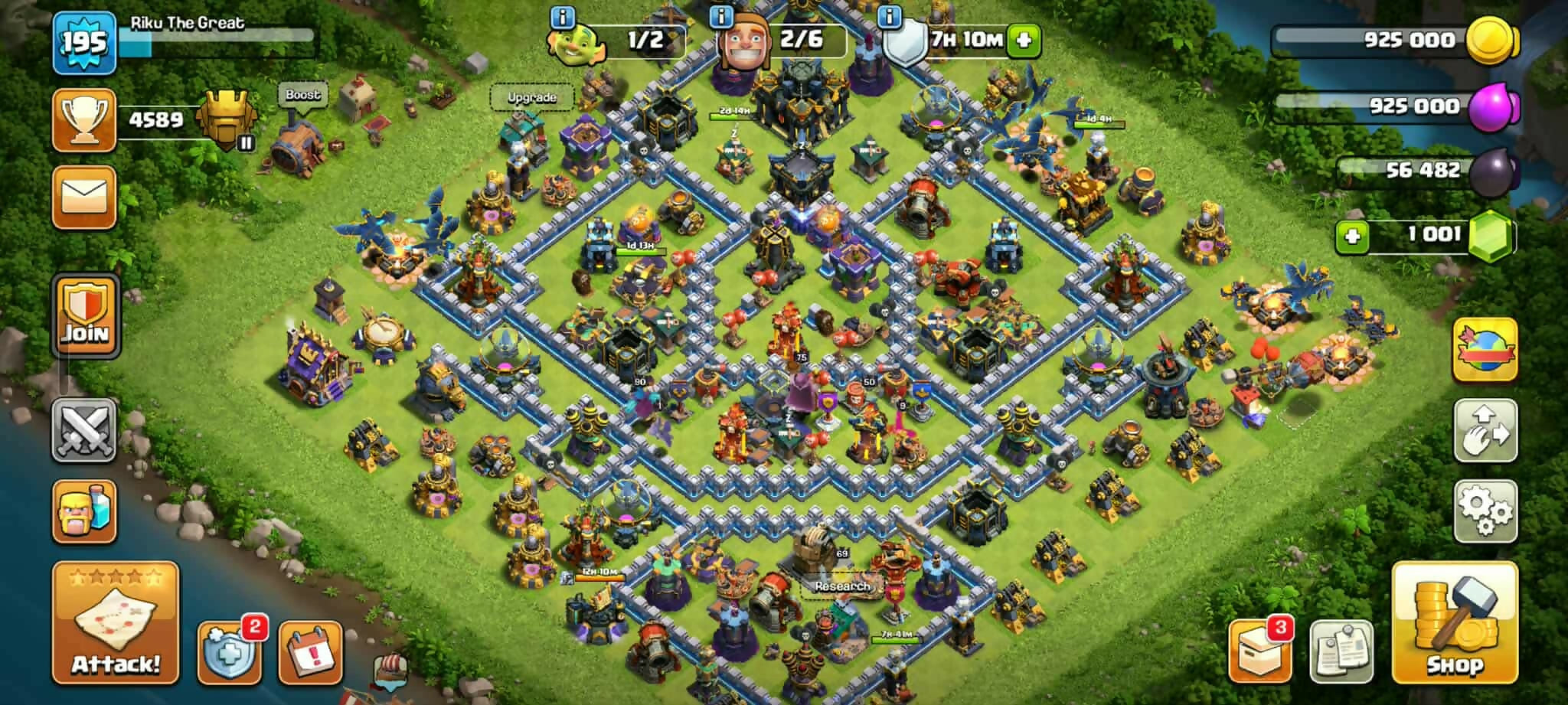Click the level 195 experience badge
The image size is (1568, 705).
coord(84,43)
